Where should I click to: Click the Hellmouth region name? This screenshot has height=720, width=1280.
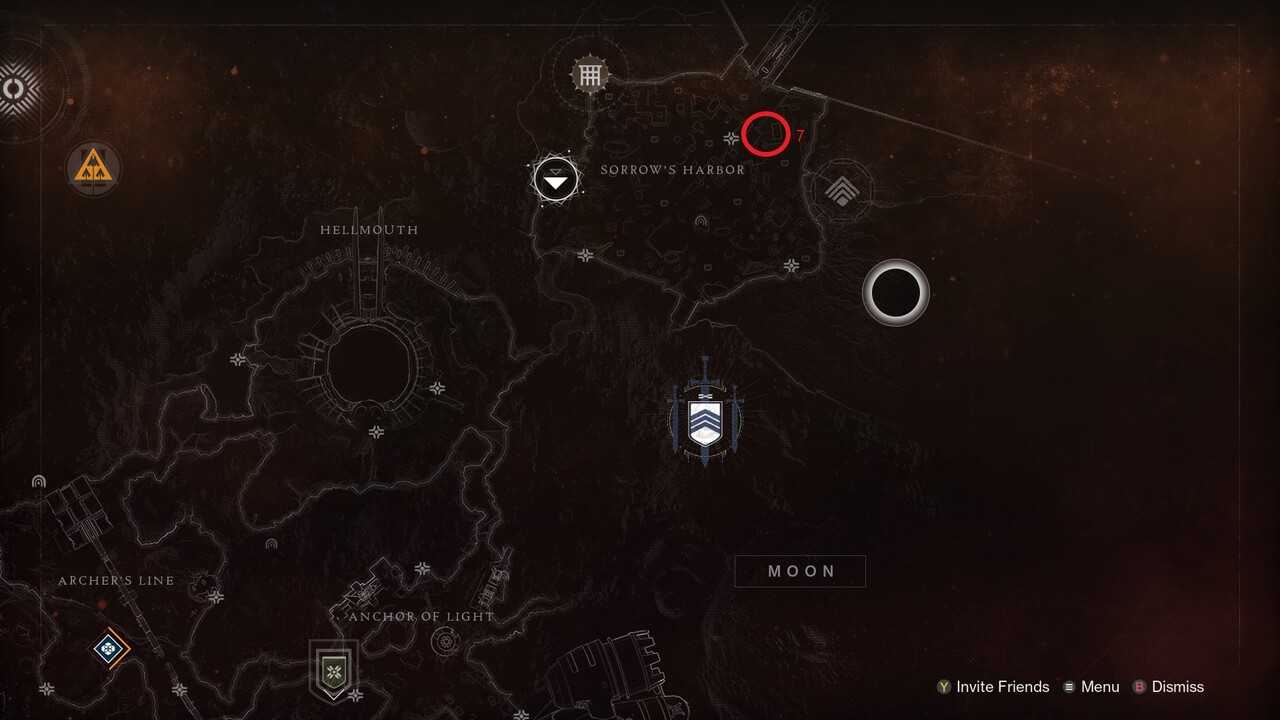coord(368,229)
